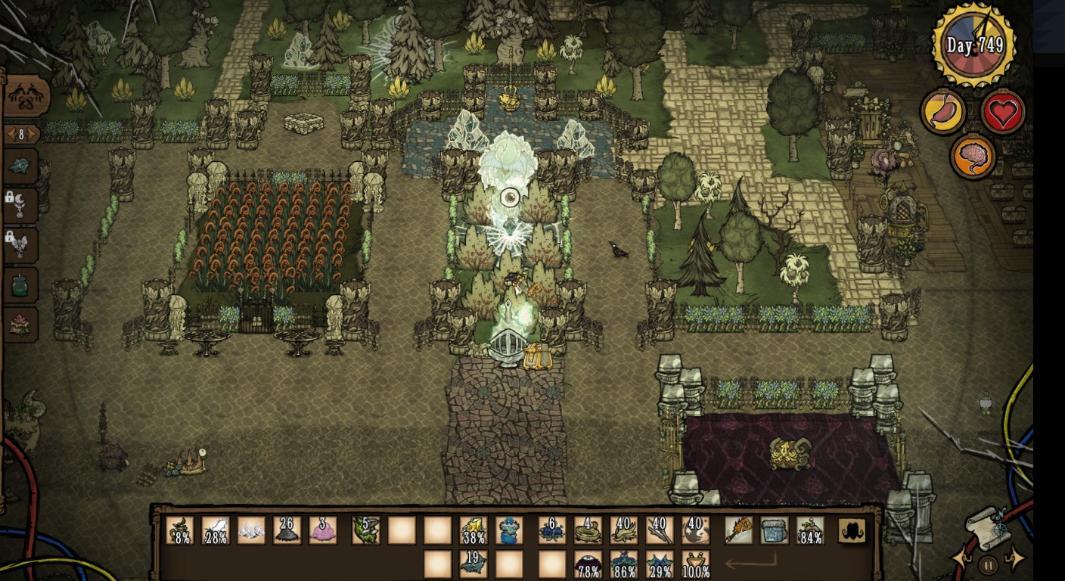Pause the game with the pause button

click(988, 565)
